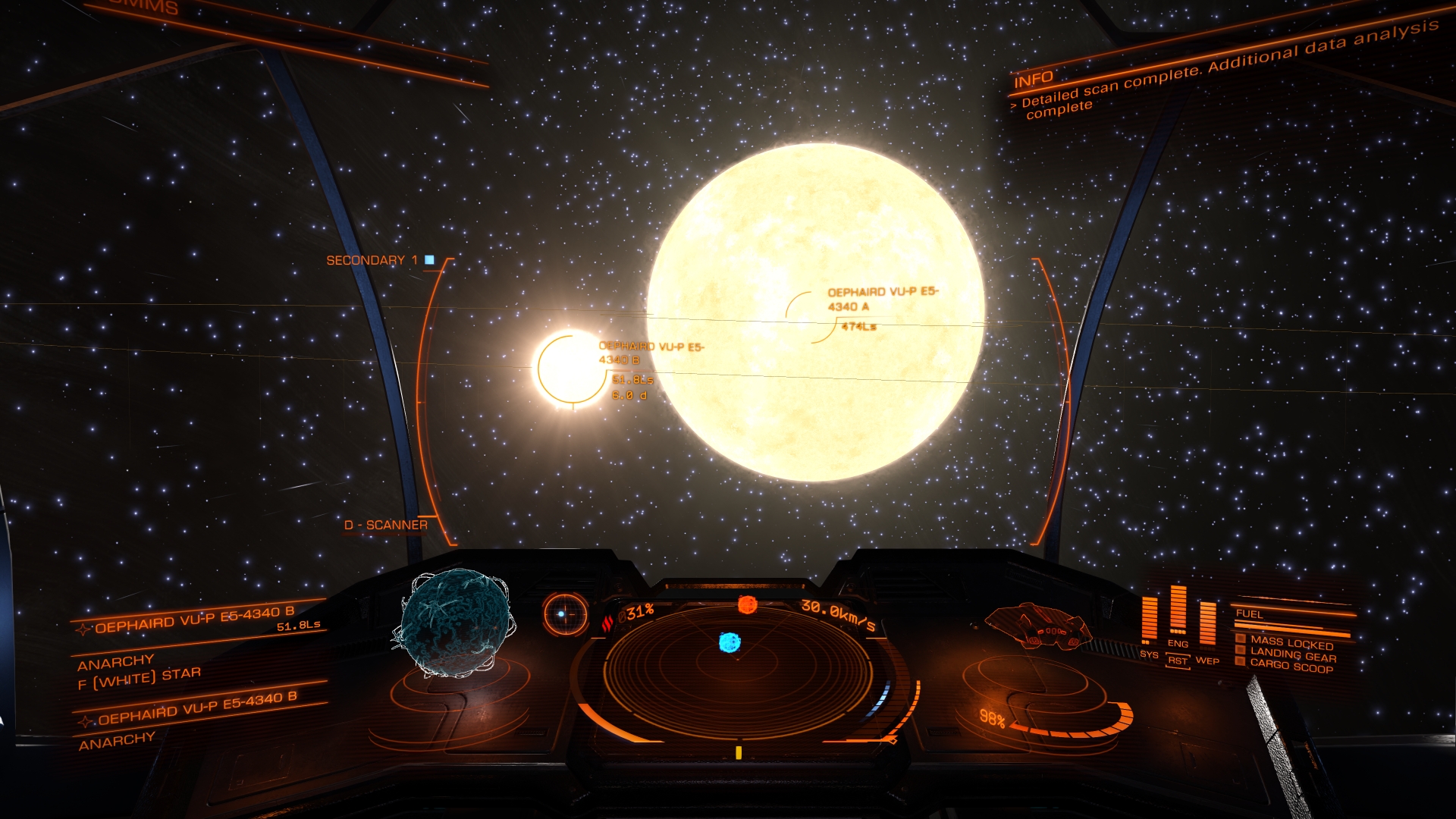Image resolution: width=1456 pixels, height=819 pixels.
Task: Select the OEPHAIRD VU-P E5-4340 B target marker
Action: click(x=569, y=369)
